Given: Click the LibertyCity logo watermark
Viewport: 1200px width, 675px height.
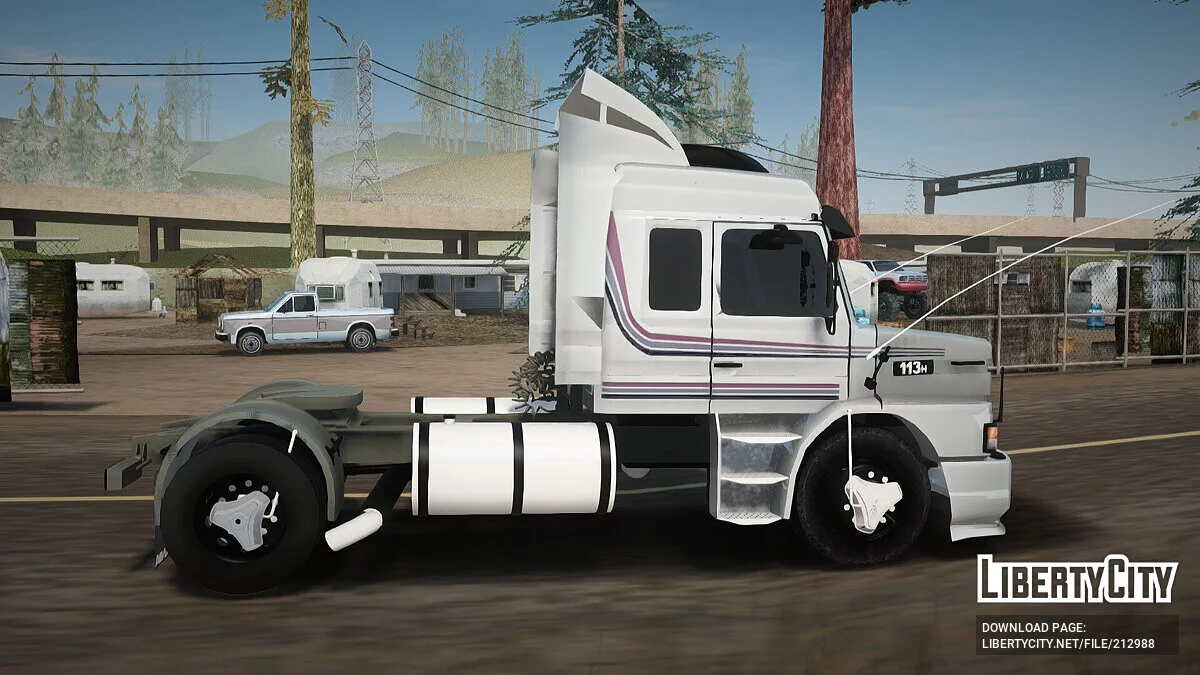Looking at the screenshot, I should click(x=1077, y=579).
